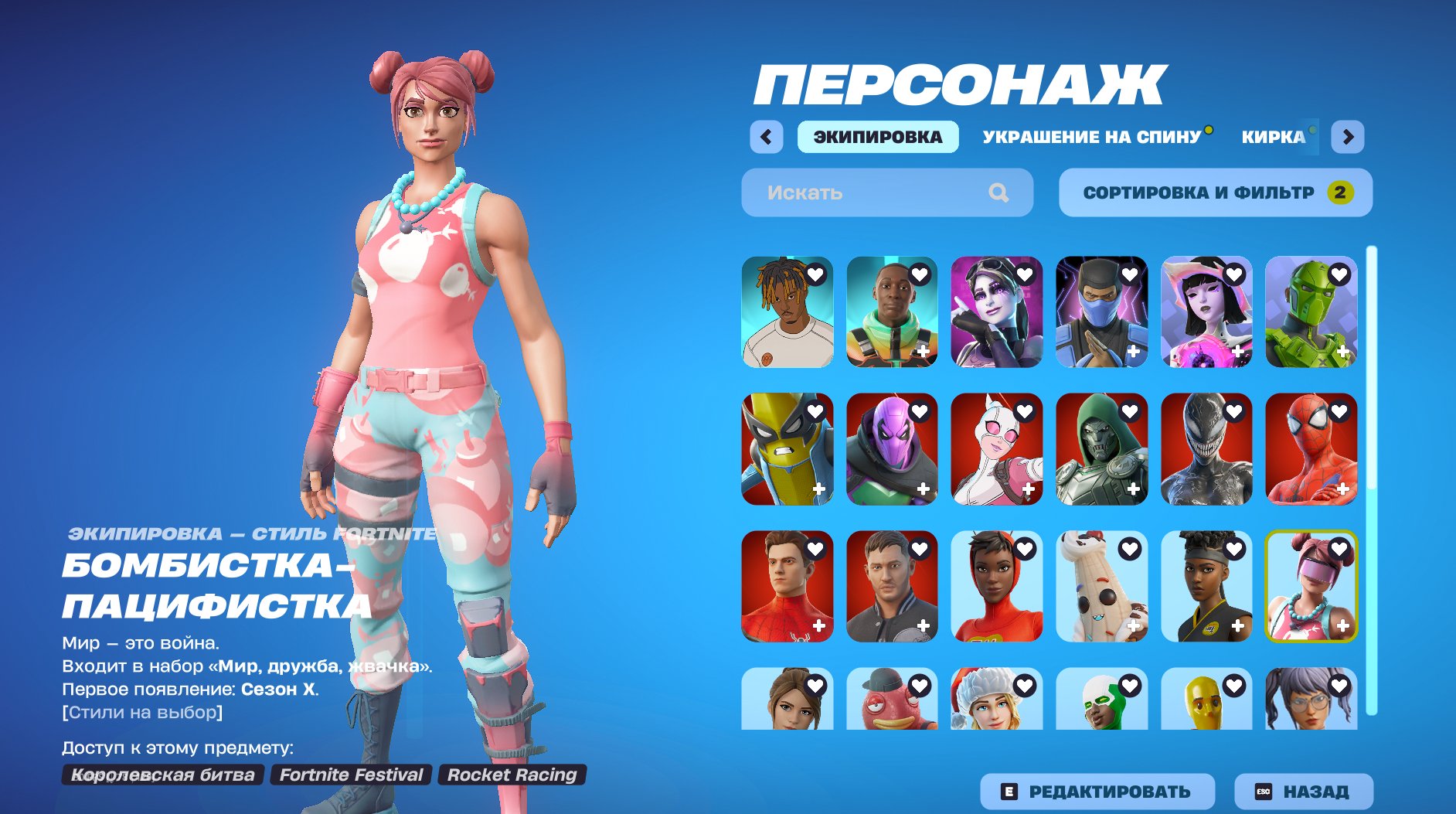Select the Wolverine skin

tap(786, 449)
